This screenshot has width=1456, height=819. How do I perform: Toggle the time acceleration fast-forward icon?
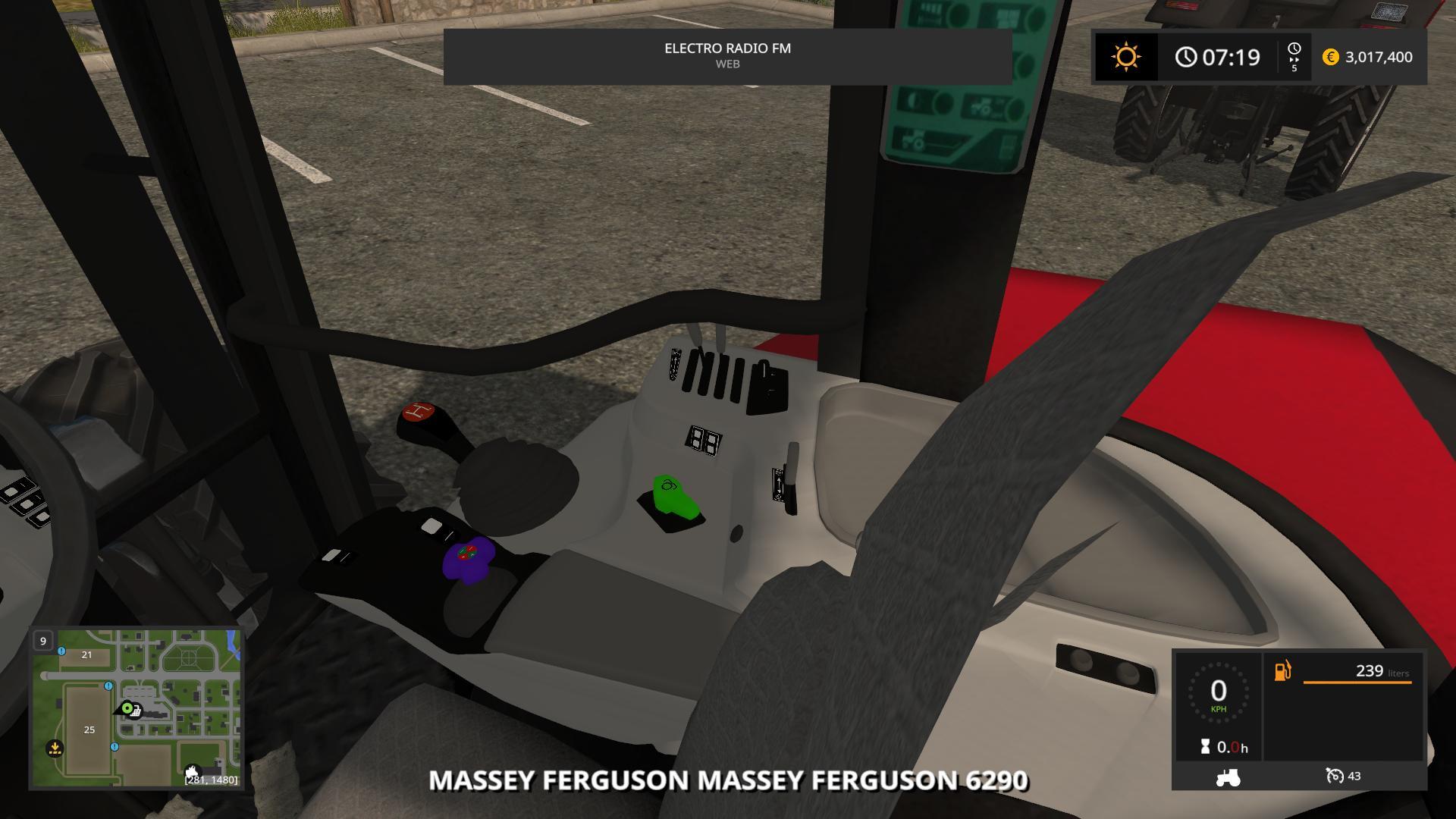[1294, 57]
